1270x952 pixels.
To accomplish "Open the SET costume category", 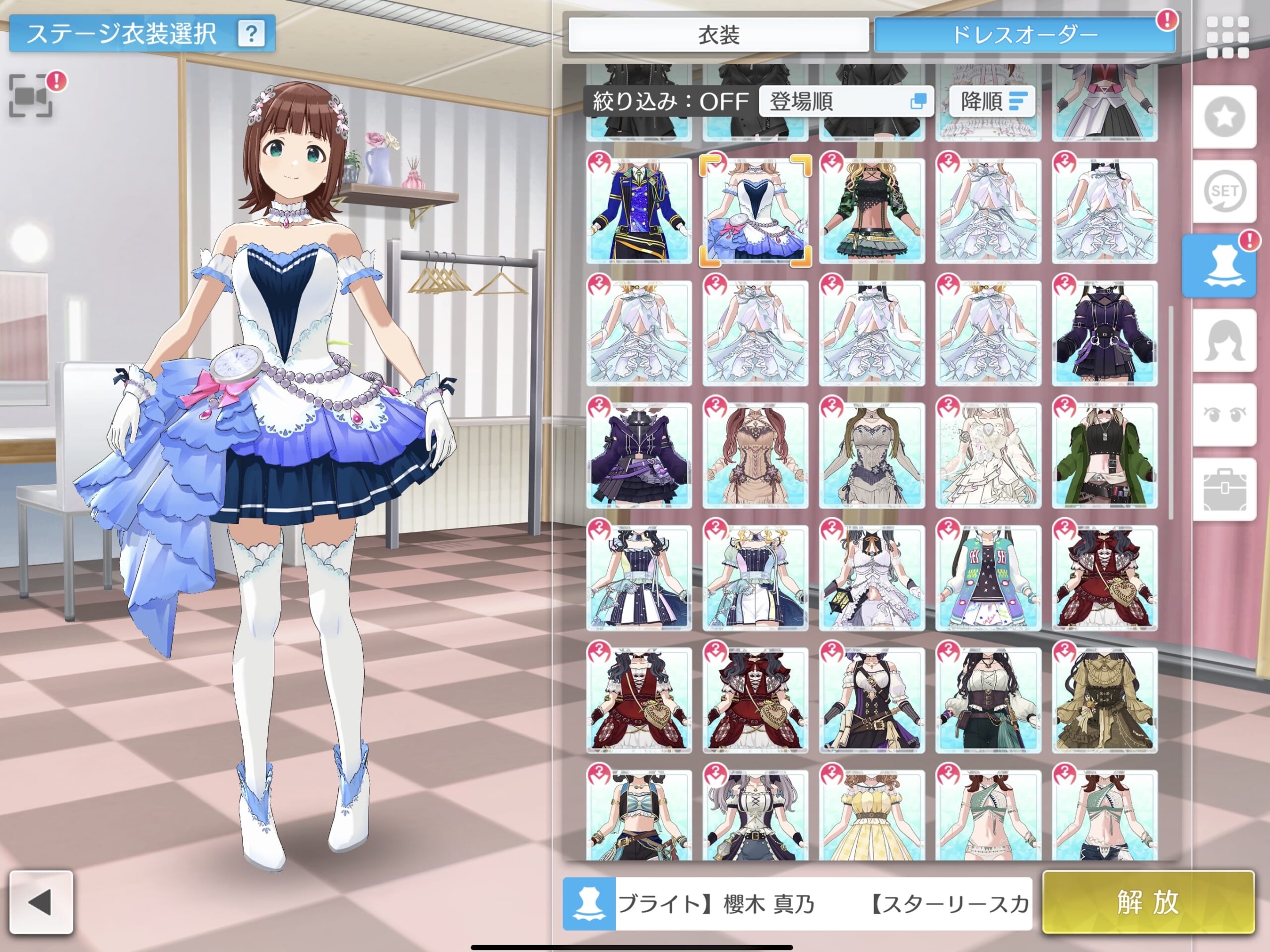I will coord(1224,191).
